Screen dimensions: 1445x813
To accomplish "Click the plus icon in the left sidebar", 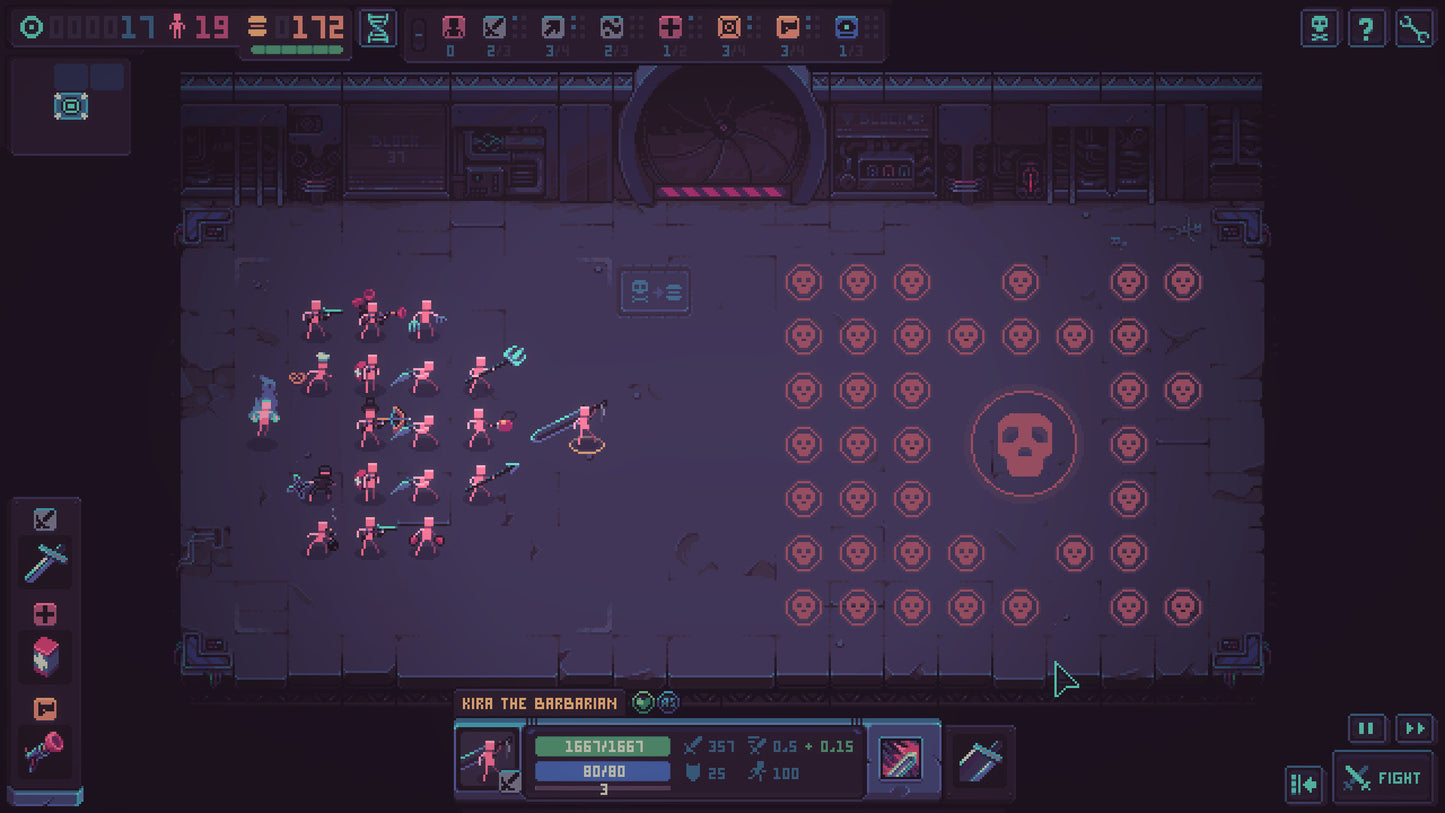I will (43, 613).
